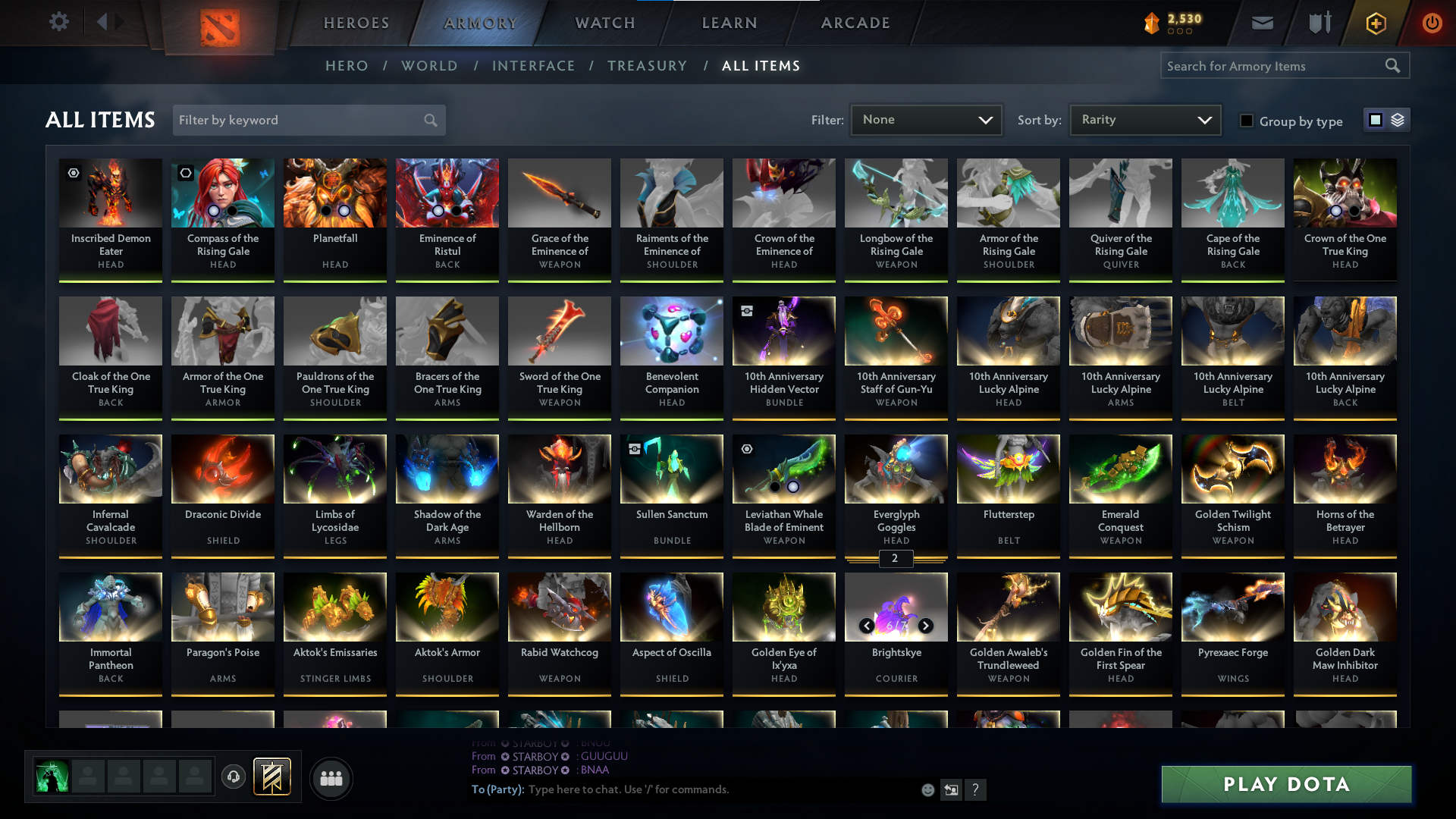
Task: Open Dota Plus via the gold hexagon icon
Action: [x=1375, y=23]
